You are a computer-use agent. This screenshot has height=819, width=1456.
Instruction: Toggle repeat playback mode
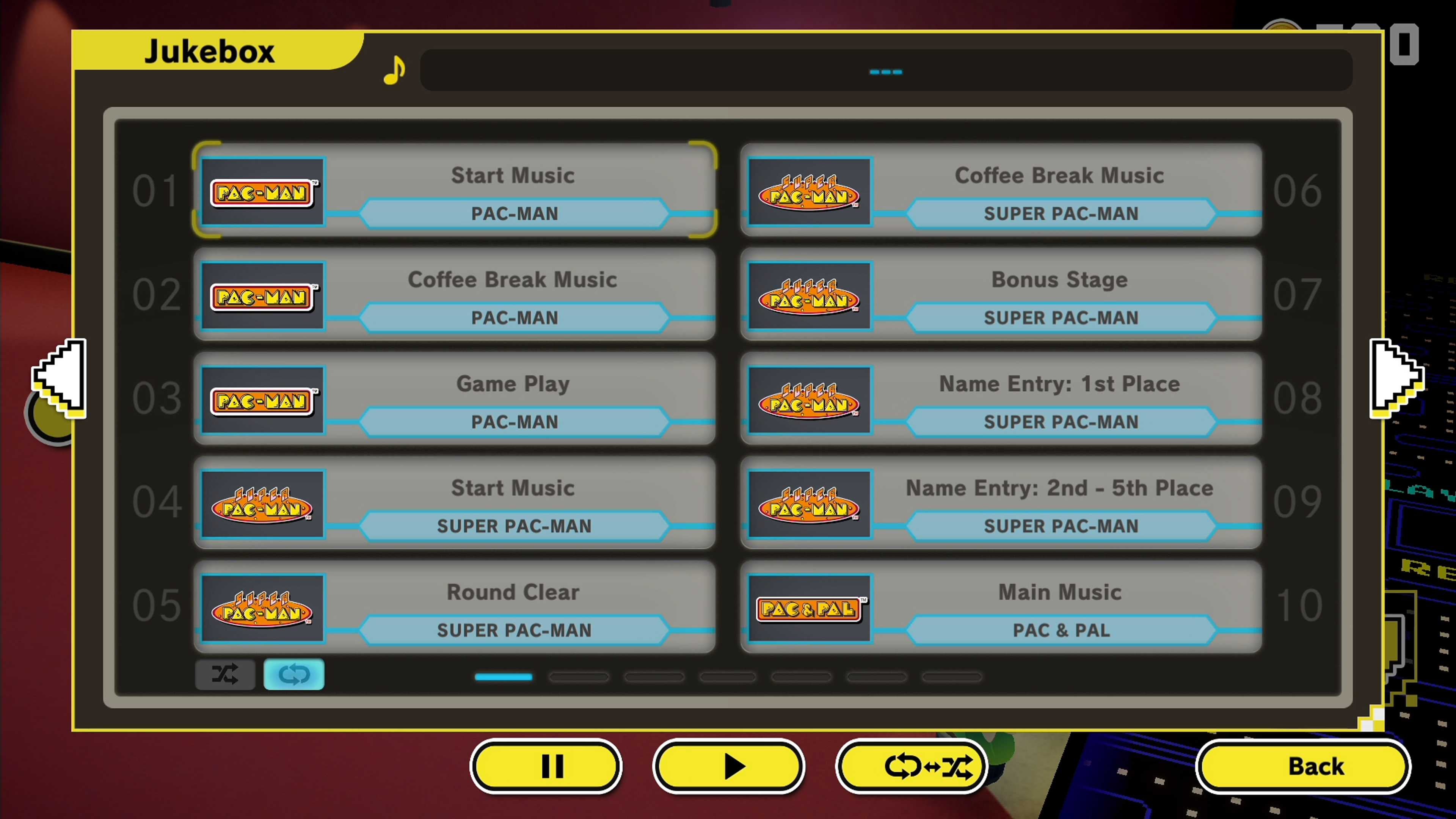(x=293, y=674)
